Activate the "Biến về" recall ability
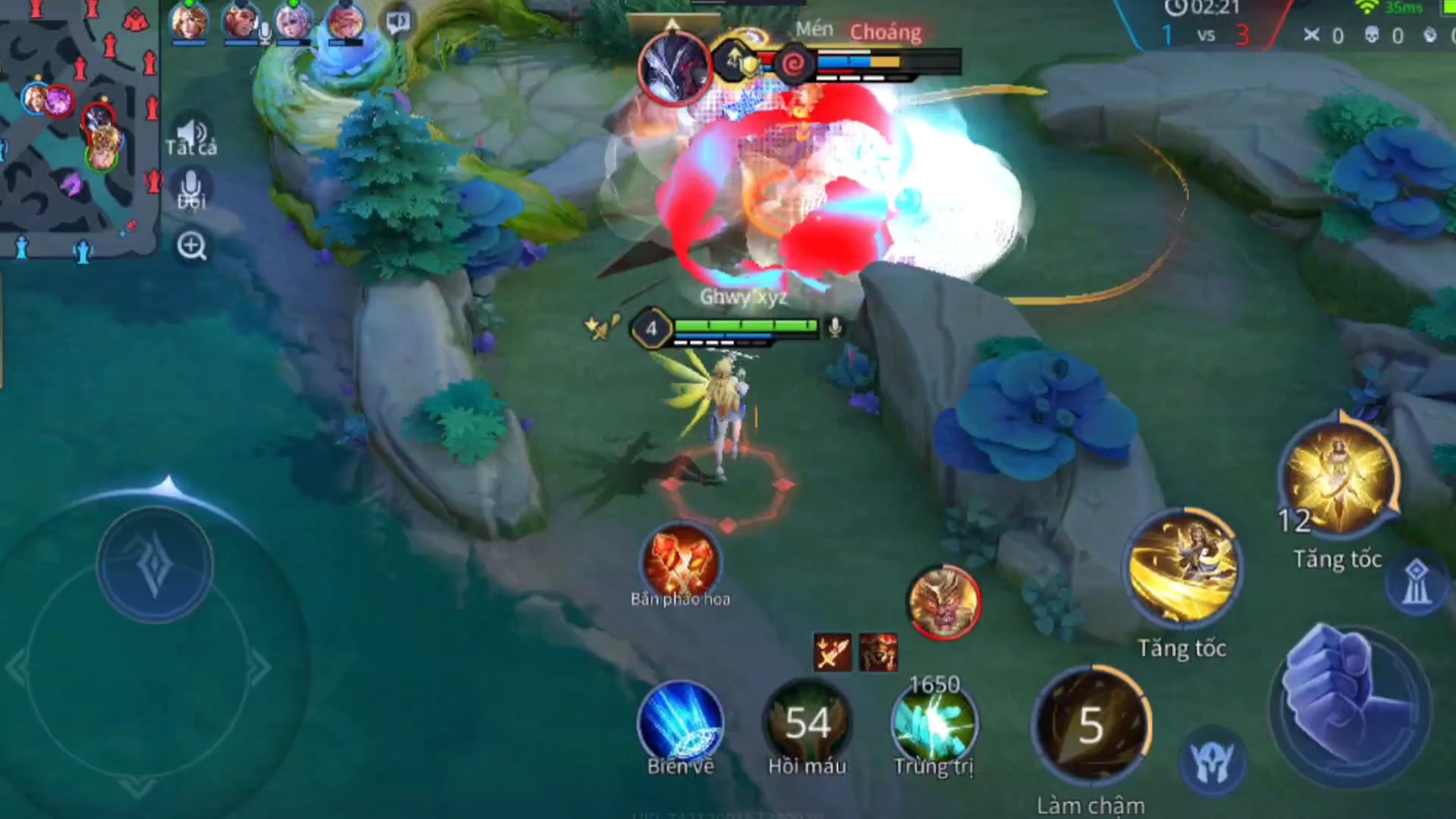 click(680, 723)
